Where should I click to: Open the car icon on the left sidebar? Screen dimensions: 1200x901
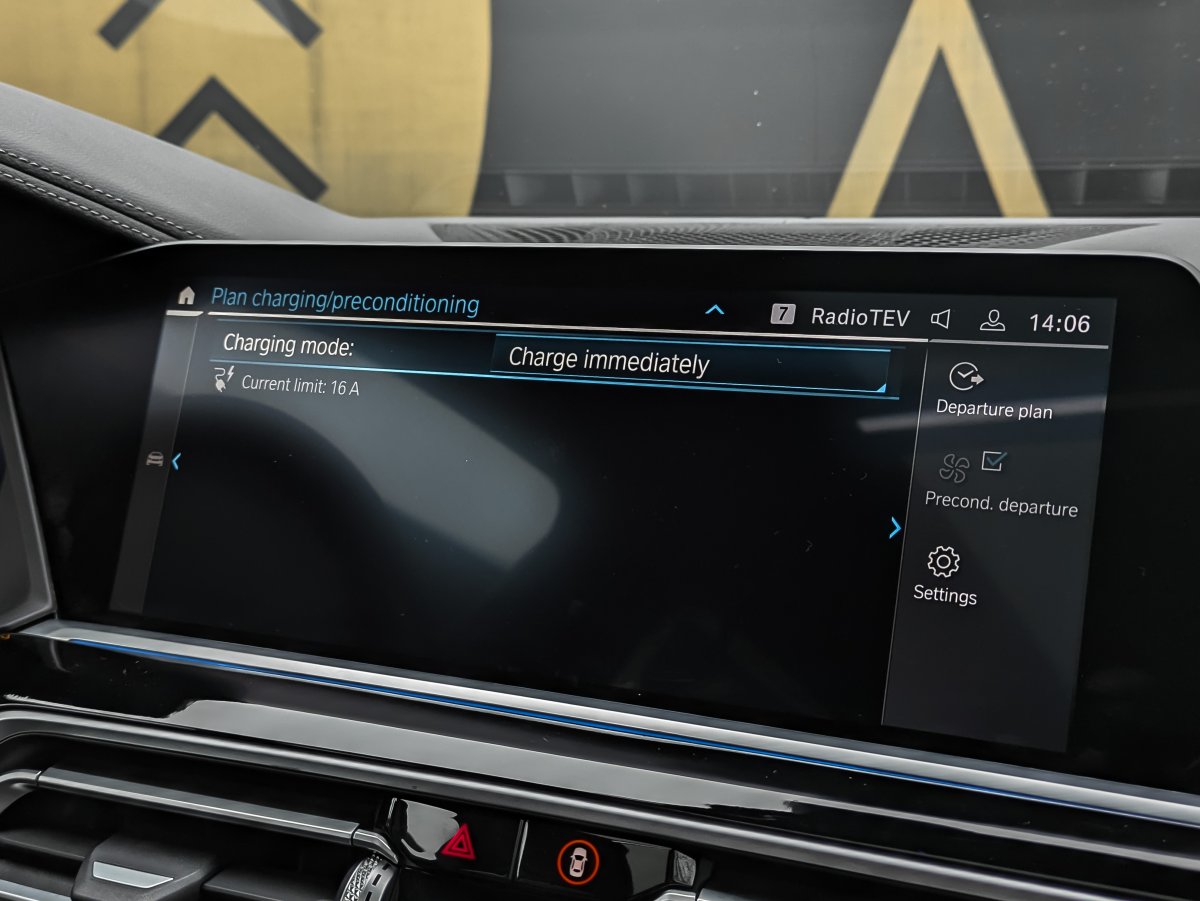[155, 458]
